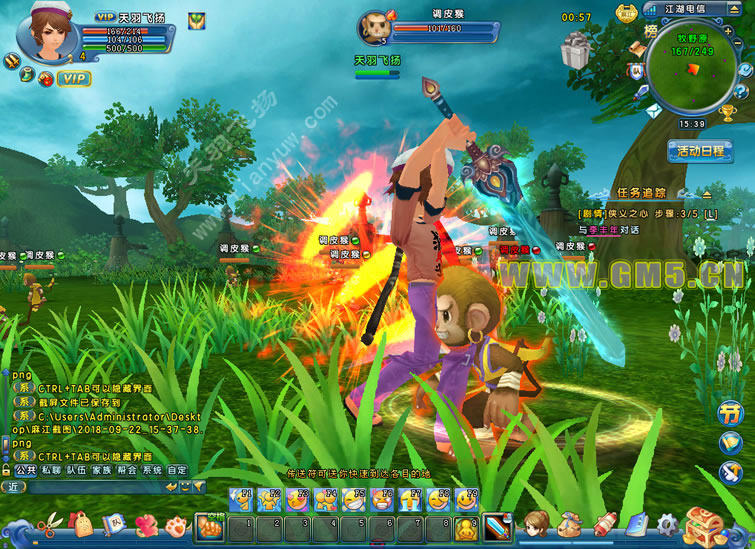Activate the sword skill in the hotbar
This screenshot has width=755, height=549.
(497, 526)
